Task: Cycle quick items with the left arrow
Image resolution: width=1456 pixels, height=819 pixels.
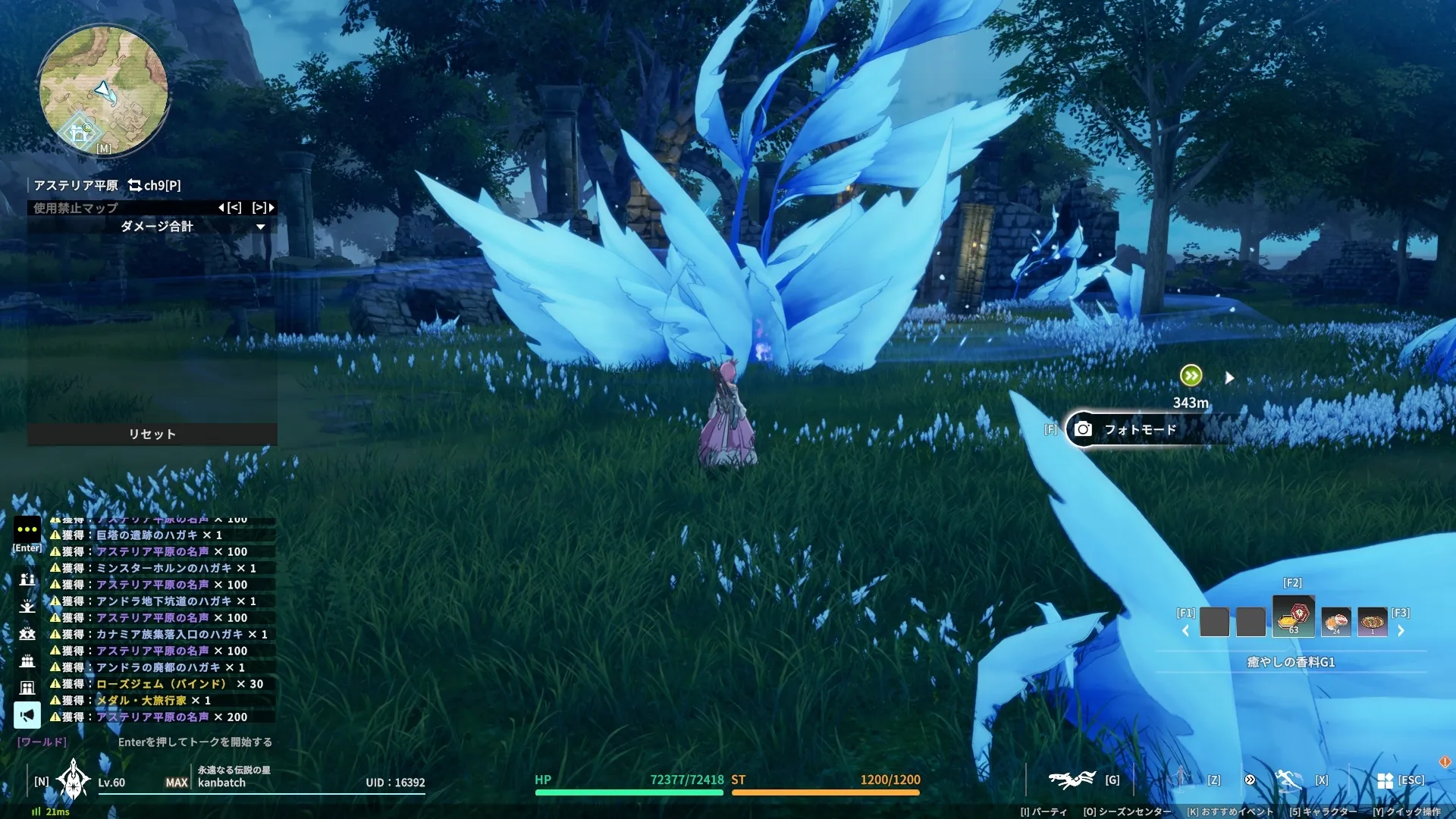Action: [1185, 631]
